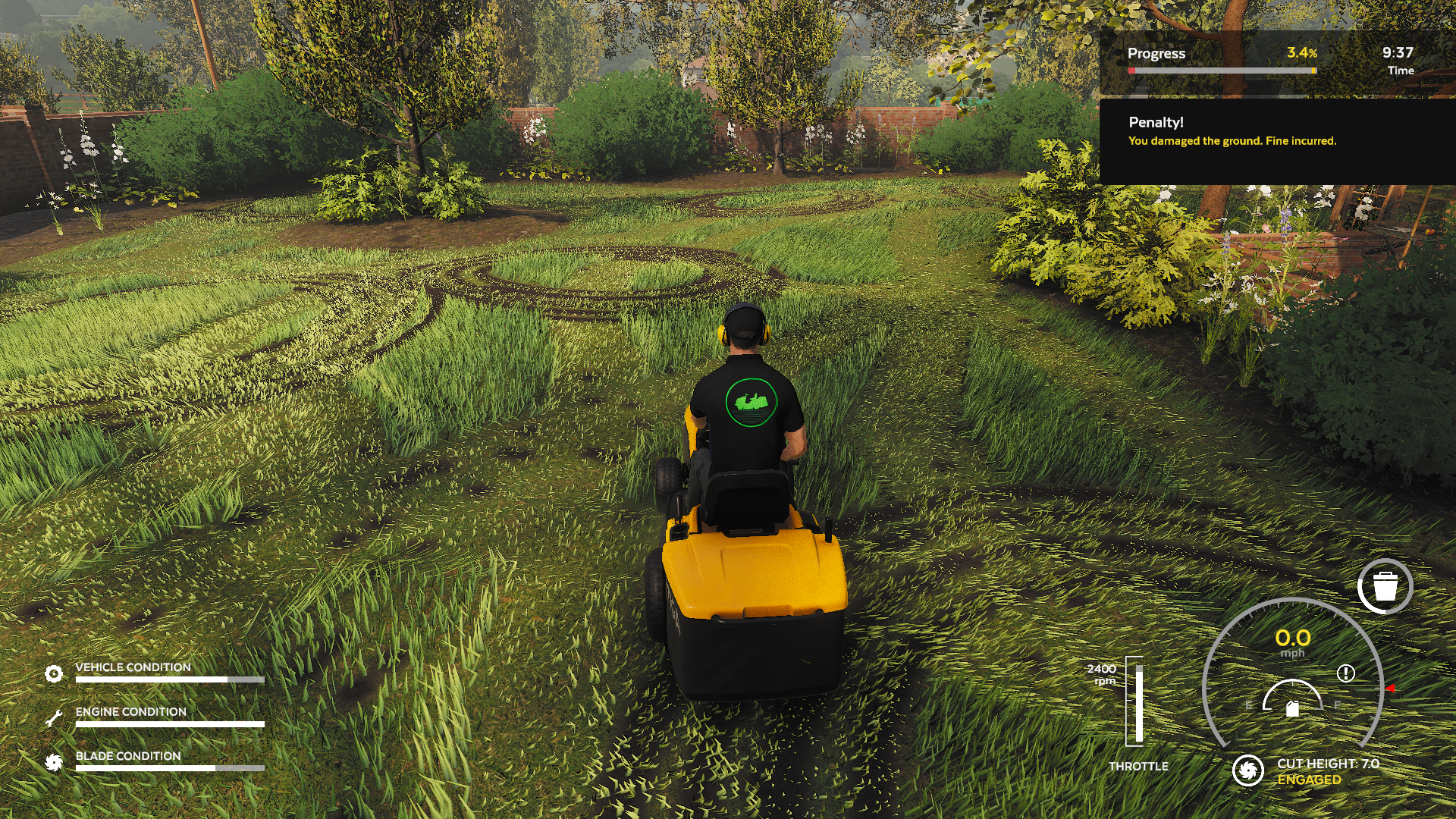Click the grass collector bin icon
1456x819 pixels.
click(x=1385, y=586)
